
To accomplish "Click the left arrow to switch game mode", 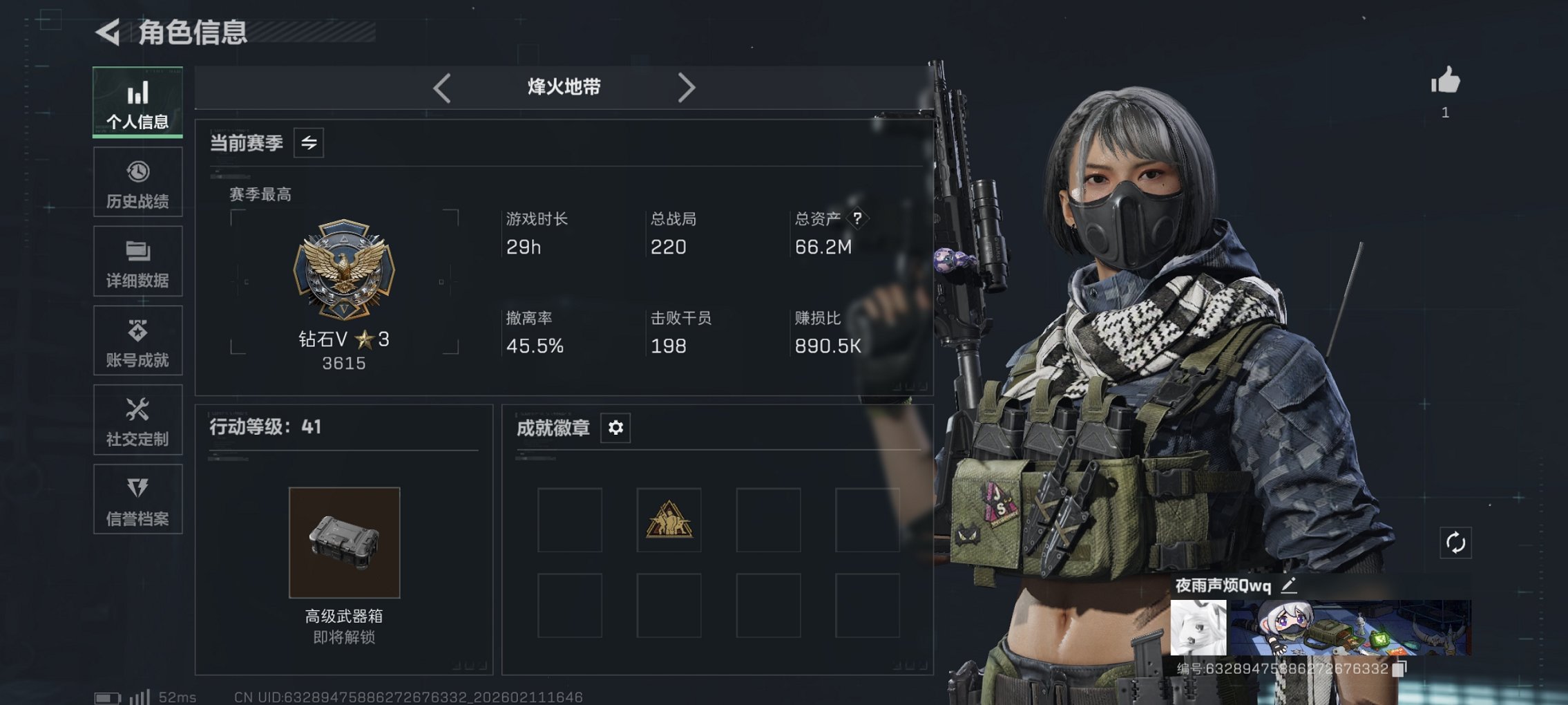I will click(441, 88).
